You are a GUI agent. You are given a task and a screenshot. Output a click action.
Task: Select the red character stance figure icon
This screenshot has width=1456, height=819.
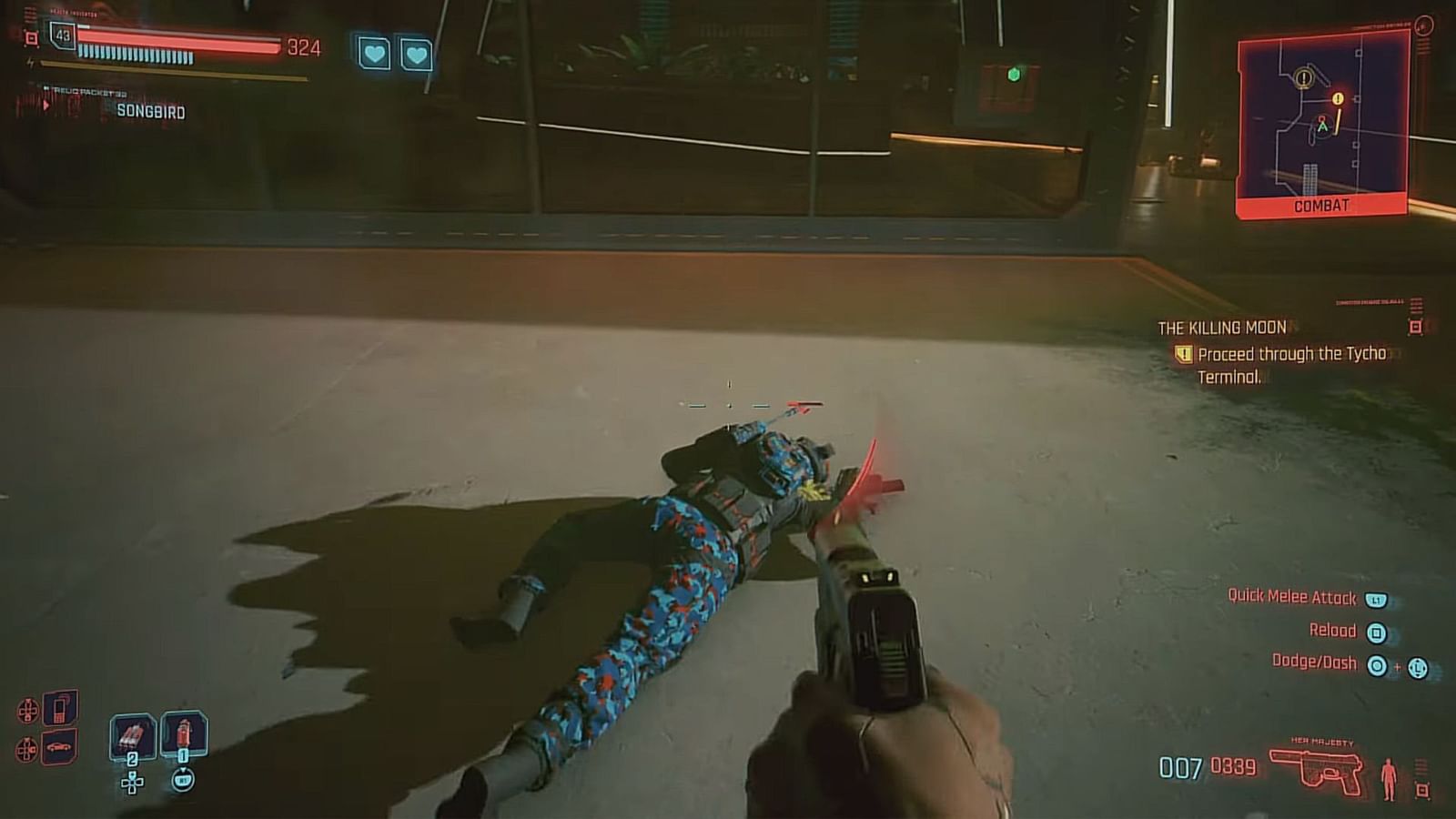coord(1389,778)
